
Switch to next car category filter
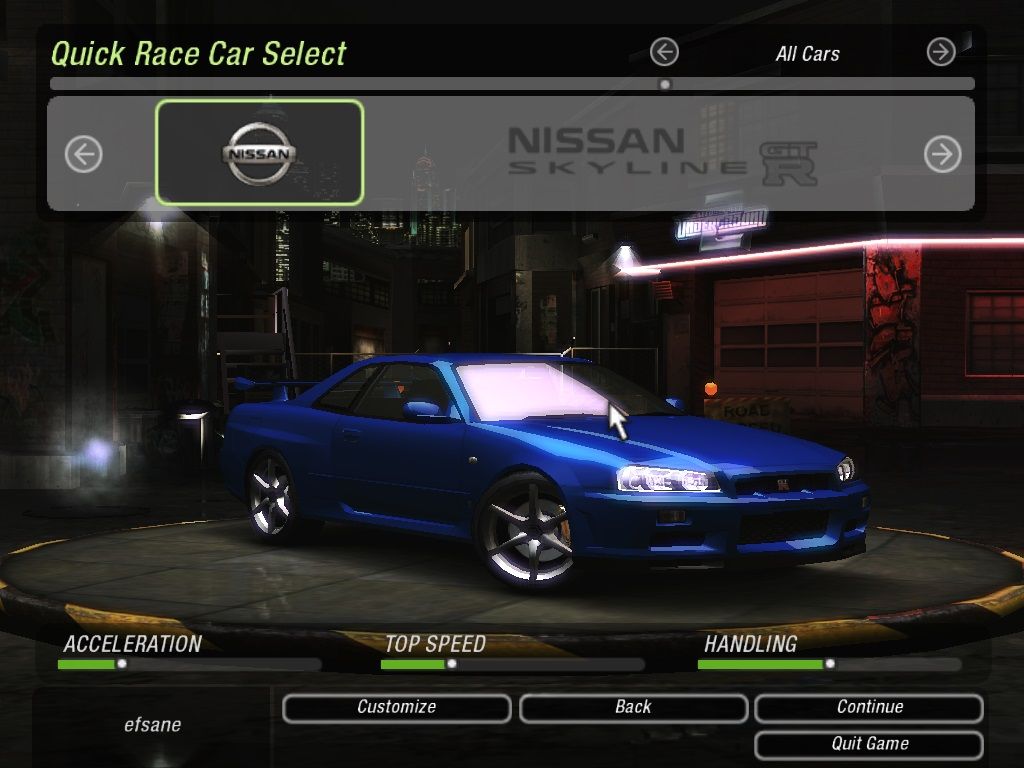(x=941, y=52)
